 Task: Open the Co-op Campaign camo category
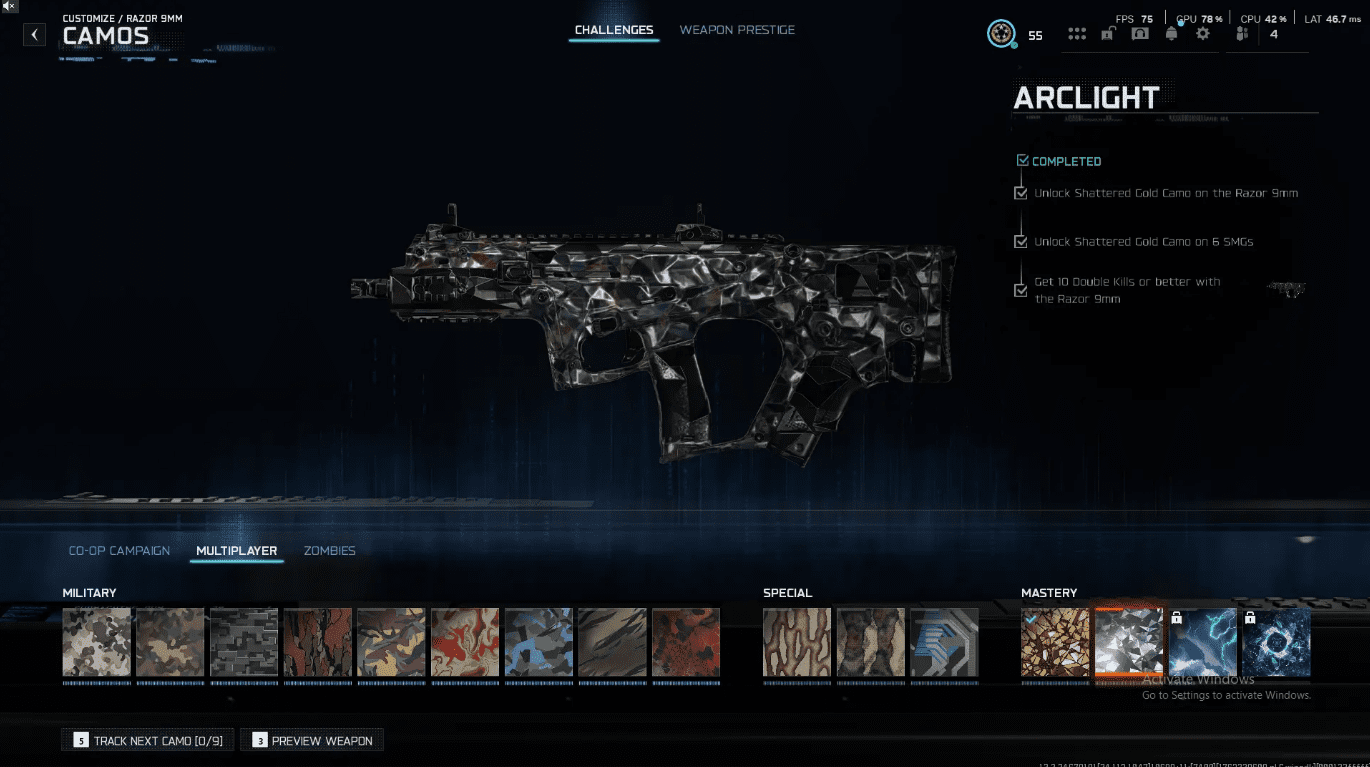click(x=119, y=551)
